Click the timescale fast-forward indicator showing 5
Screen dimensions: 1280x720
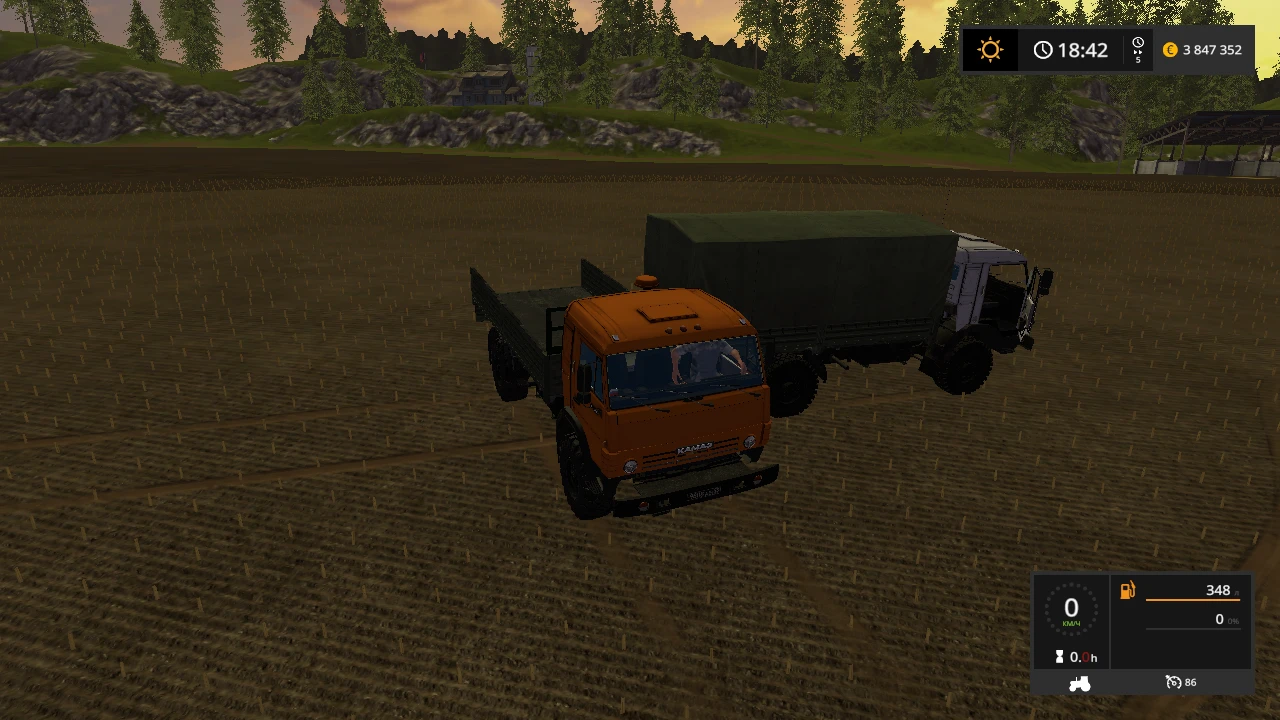[x=1137, y=50]
